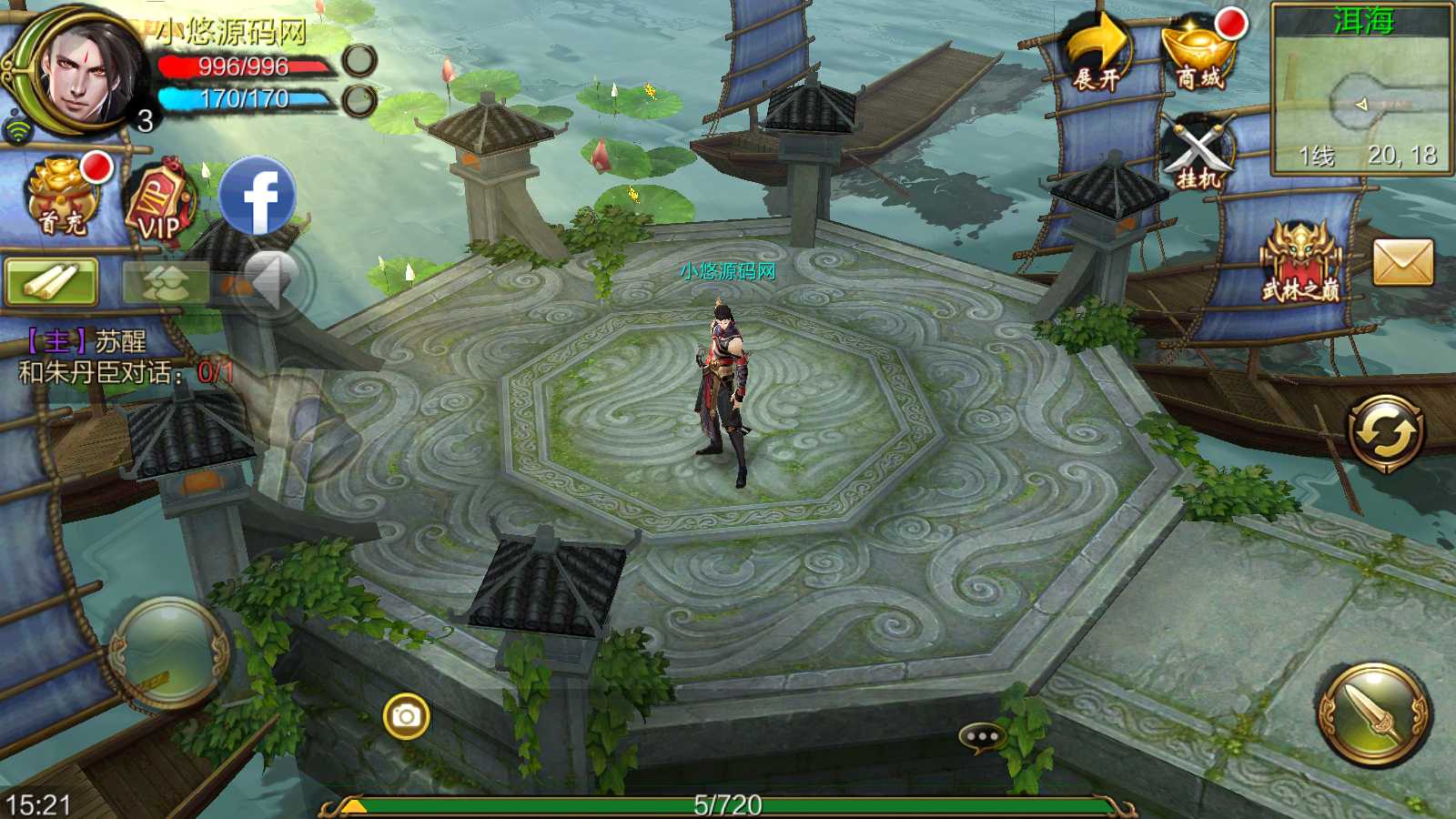This screenshot has width=1456, height=819.
Task: Open the 首充 first recharge offer
Action: tap(64, 197)
